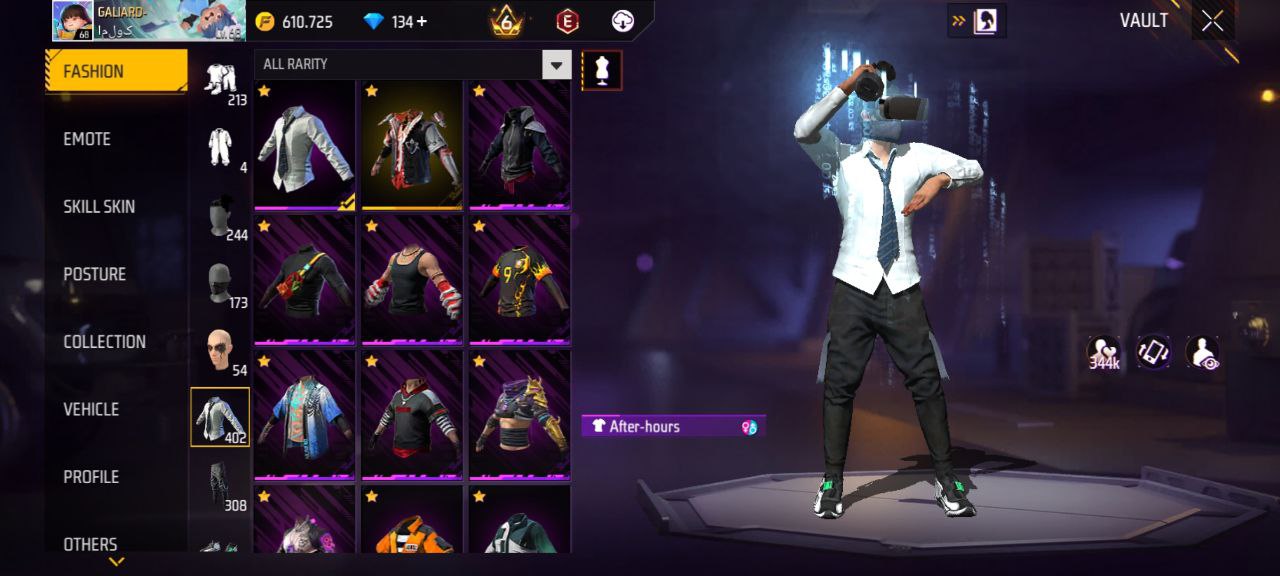
Task: Open the Emote category
Action: coord(88,139)
